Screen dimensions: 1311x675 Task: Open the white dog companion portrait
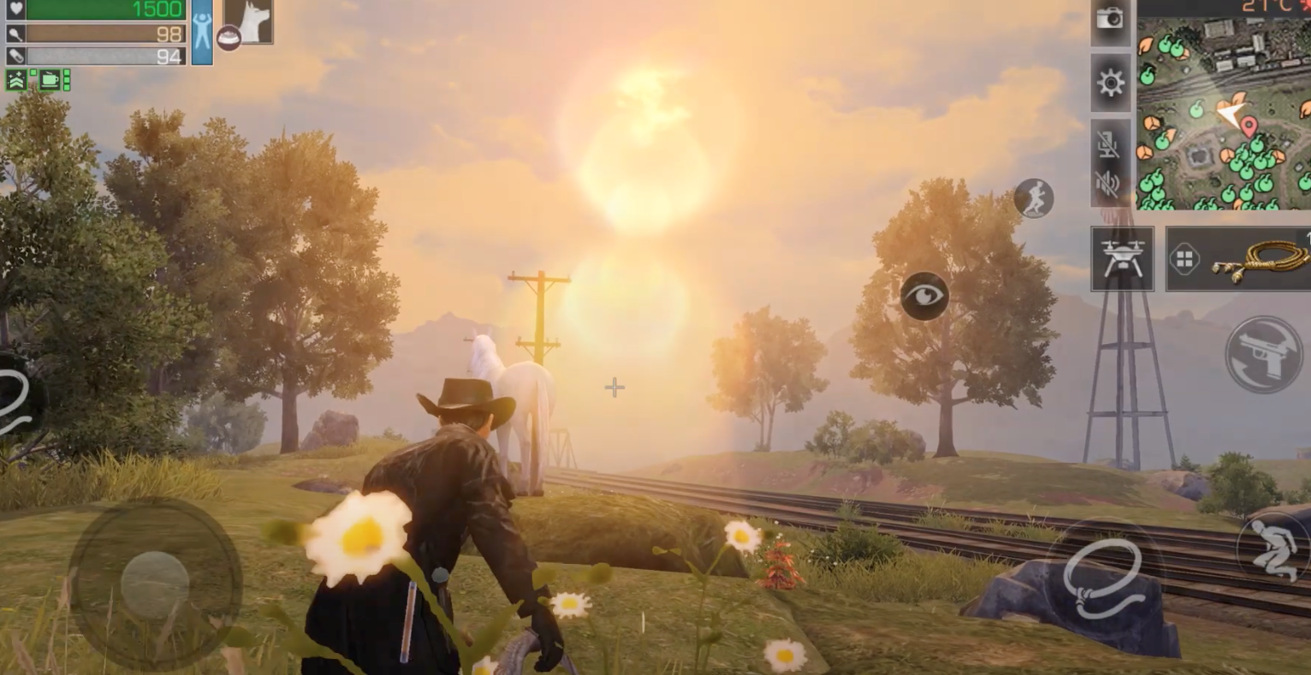click(x=250, y=20)
